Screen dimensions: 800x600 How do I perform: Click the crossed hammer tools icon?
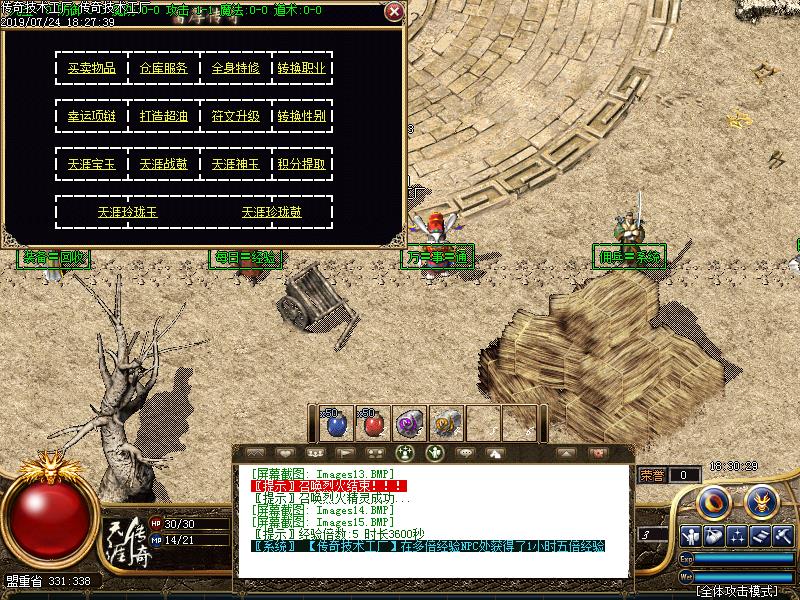click(x=782, y=537)
